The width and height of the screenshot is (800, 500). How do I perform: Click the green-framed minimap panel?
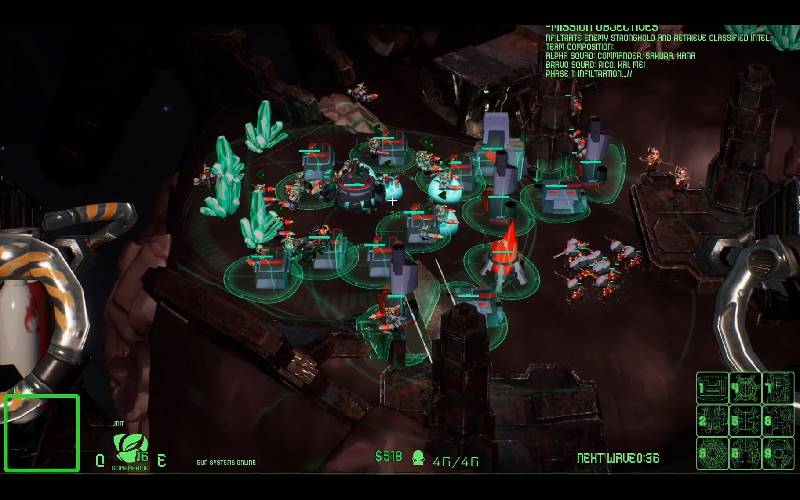click(x=42, y=433)
